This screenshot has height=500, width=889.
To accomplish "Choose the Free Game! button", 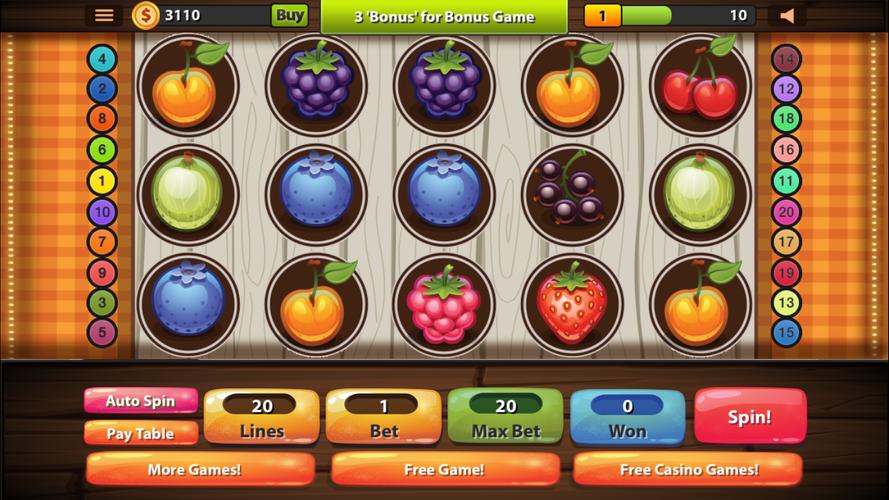I will (x=445, y=469).
